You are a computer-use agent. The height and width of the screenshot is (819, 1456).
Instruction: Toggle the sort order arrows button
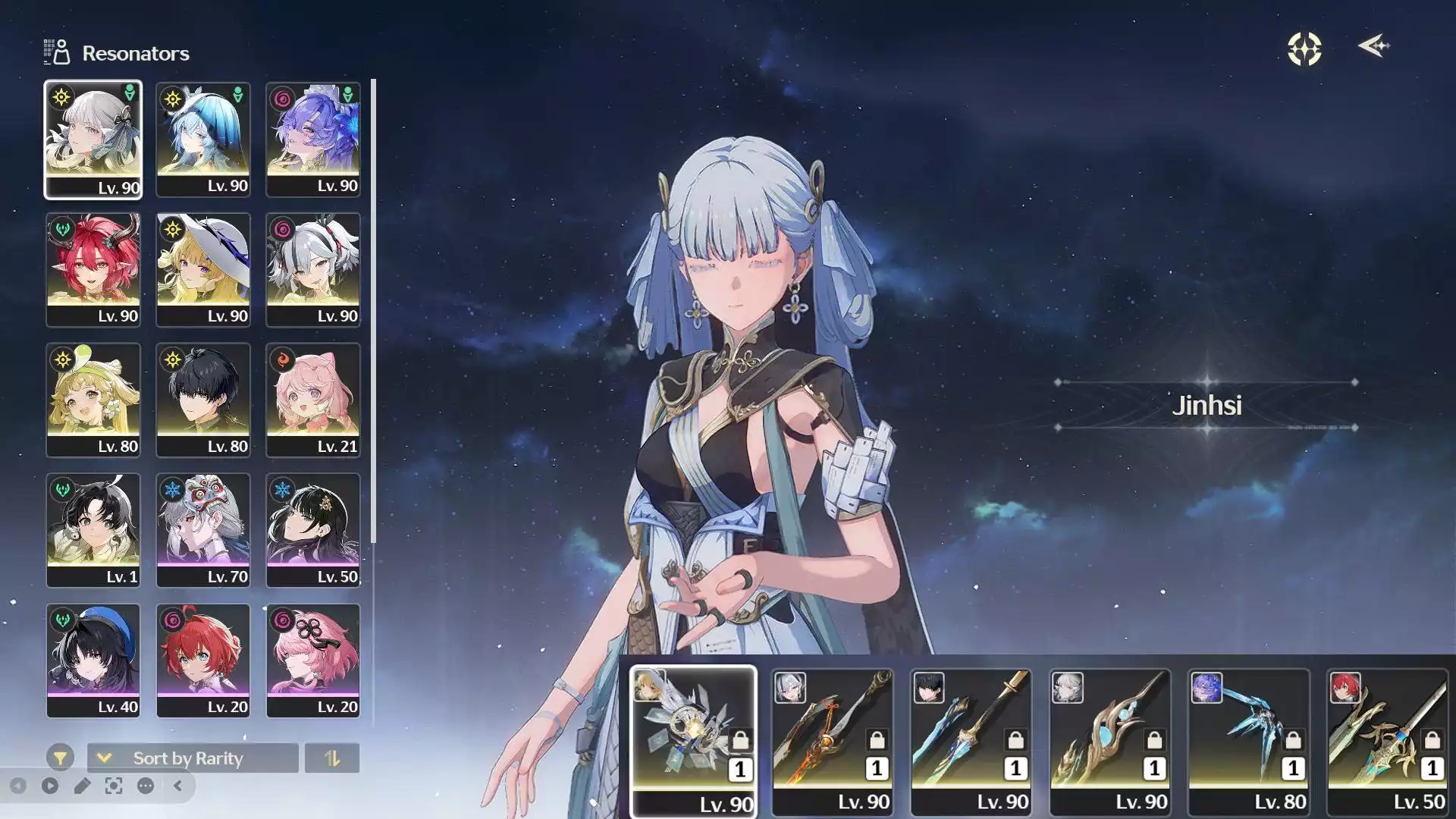coord(331,758)
